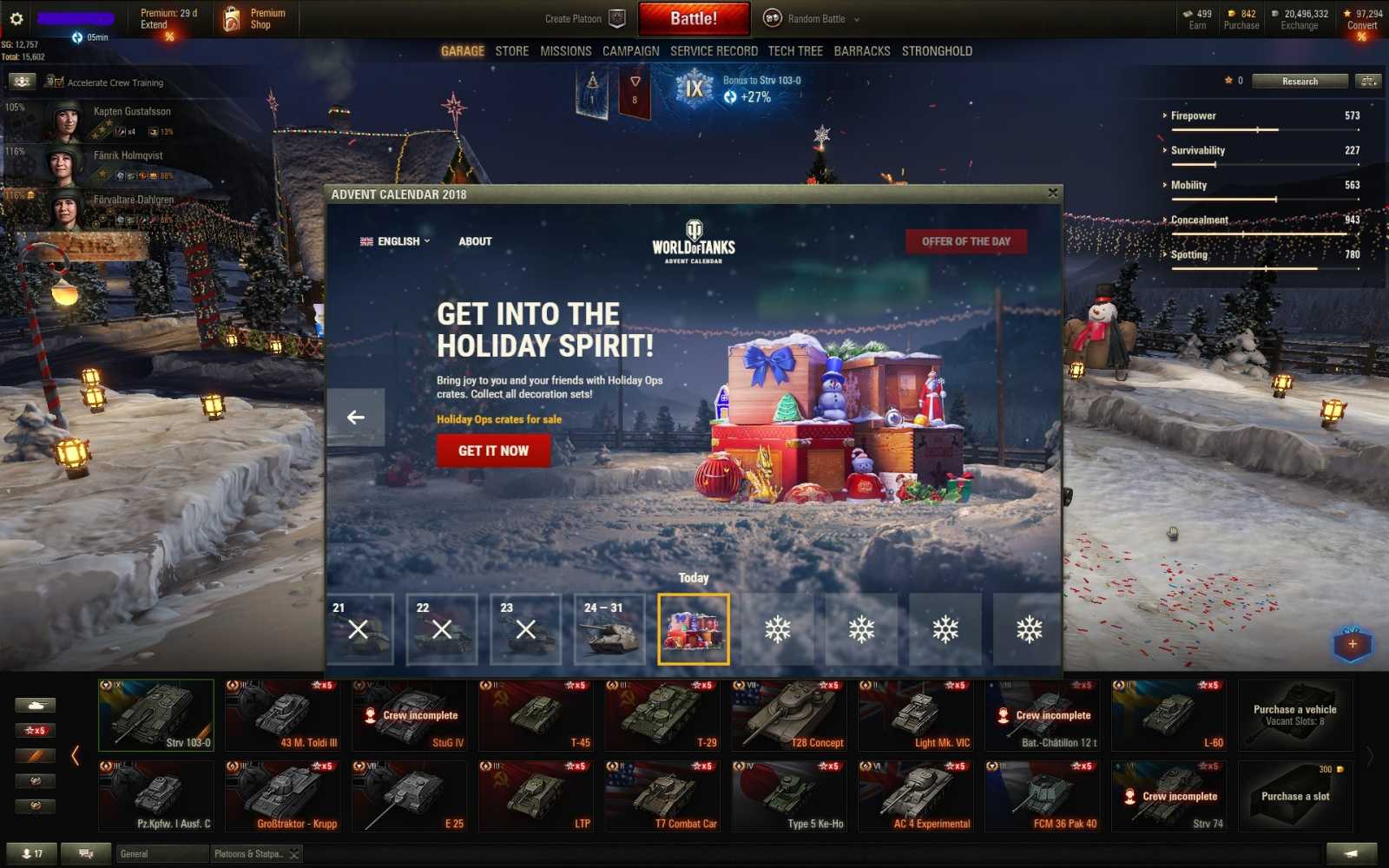Click the red Battle! button
Viewport: 1389px width, 868px height.
point(694,18)
